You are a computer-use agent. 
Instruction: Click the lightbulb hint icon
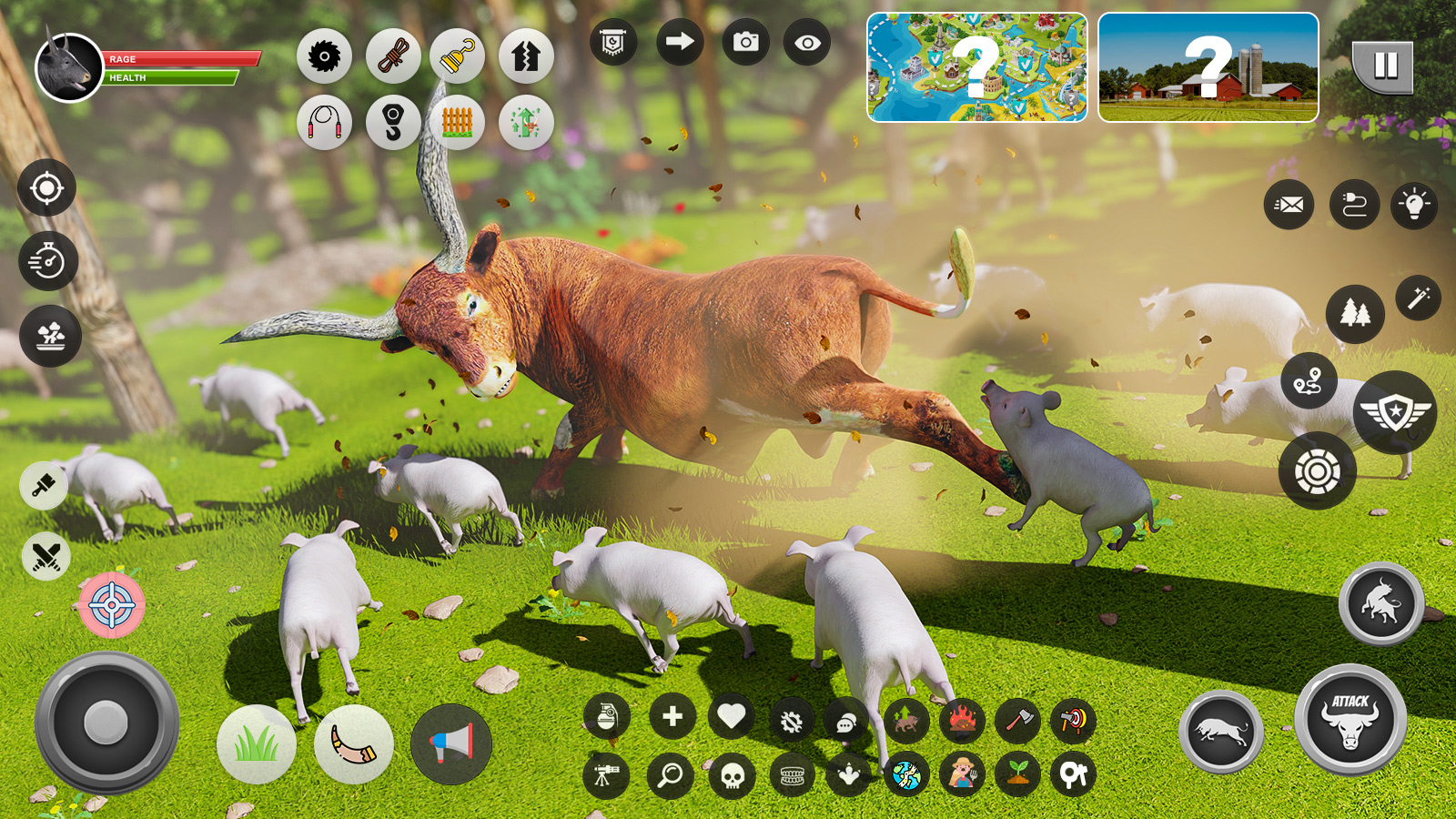click(x=1414, y=205)
